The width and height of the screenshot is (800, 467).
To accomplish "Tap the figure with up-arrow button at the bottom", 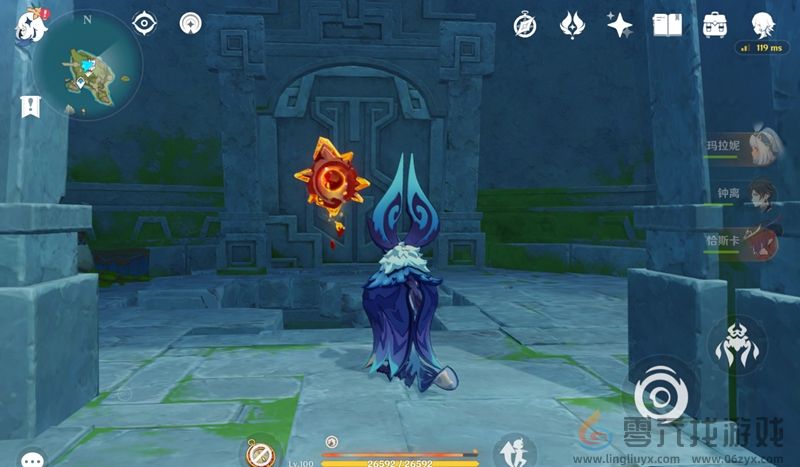I will point(513,452).
